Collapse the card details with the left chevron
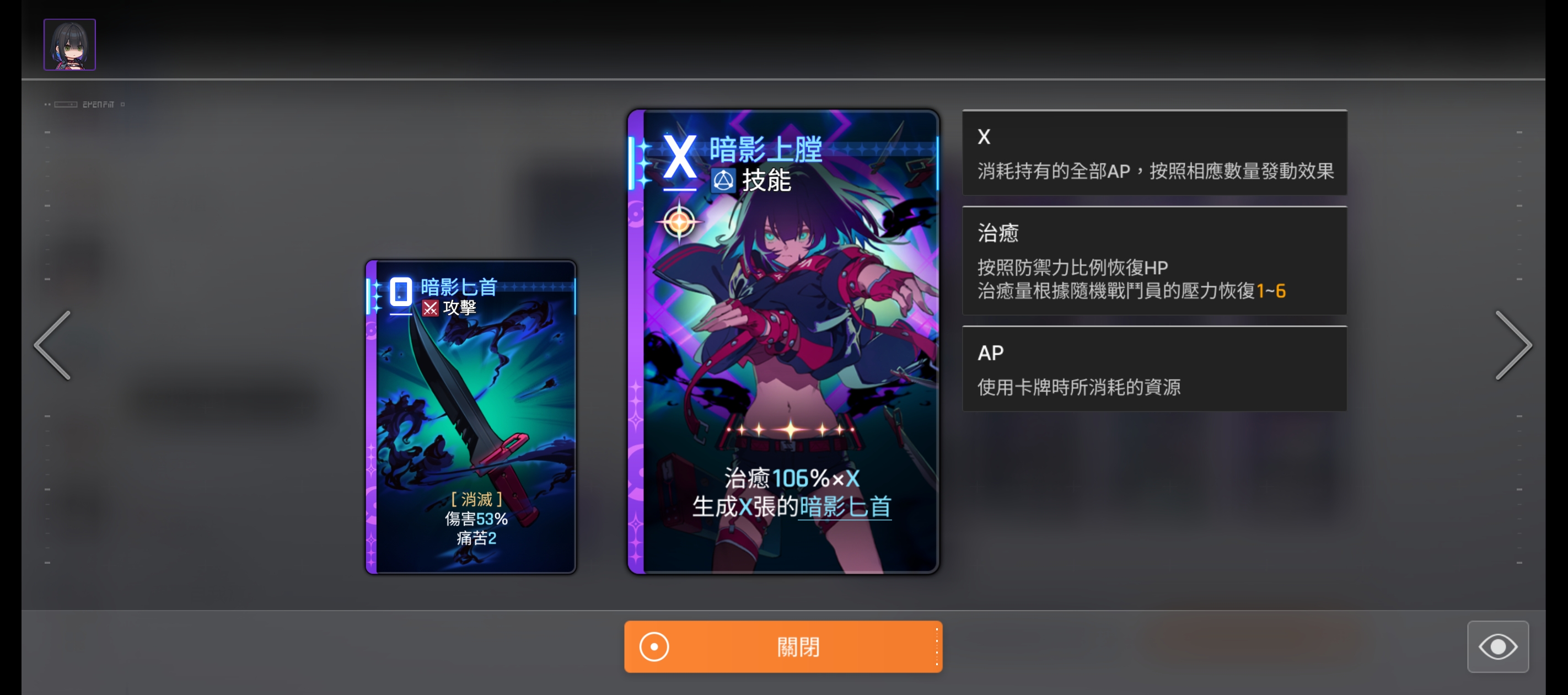Screen dimensions: 1568x695 (x=52, y=345)
